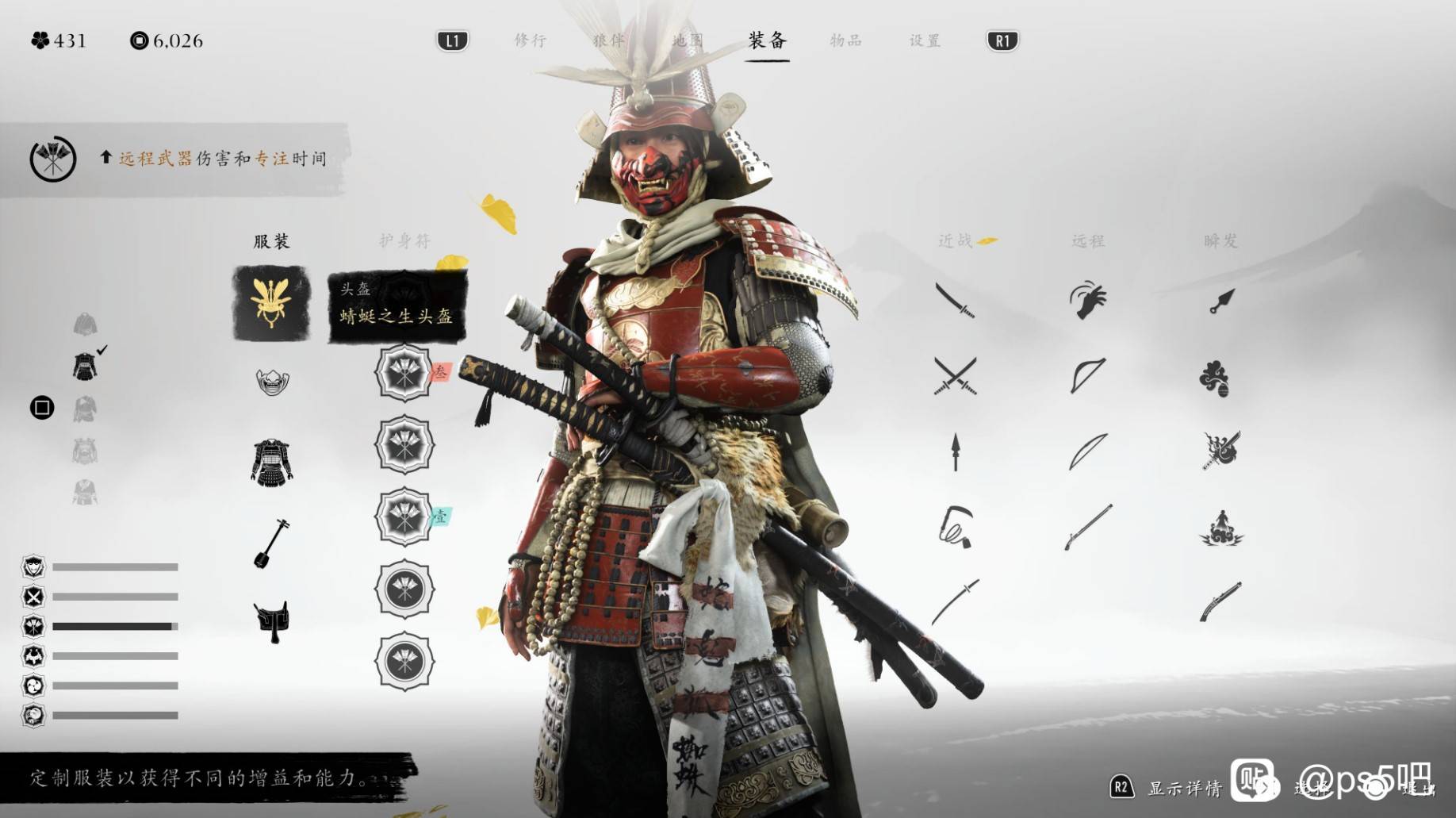Choose the matchlock rifle ranged weapon

tap(1087, 527)
